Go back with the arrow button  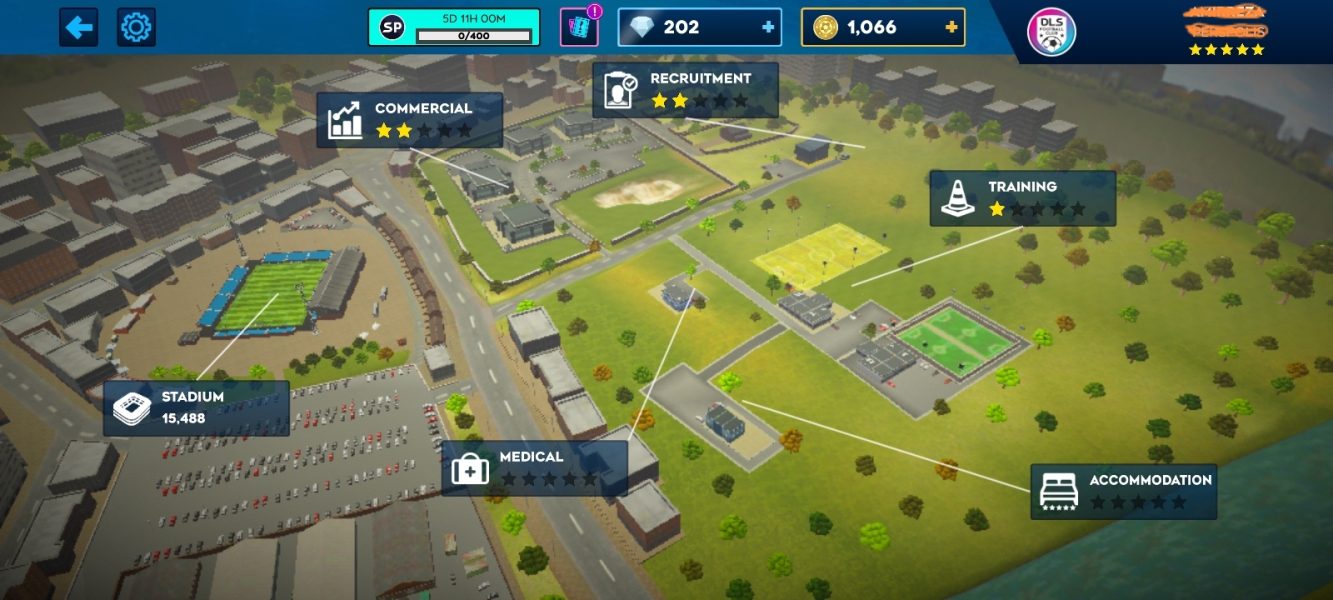79,27
